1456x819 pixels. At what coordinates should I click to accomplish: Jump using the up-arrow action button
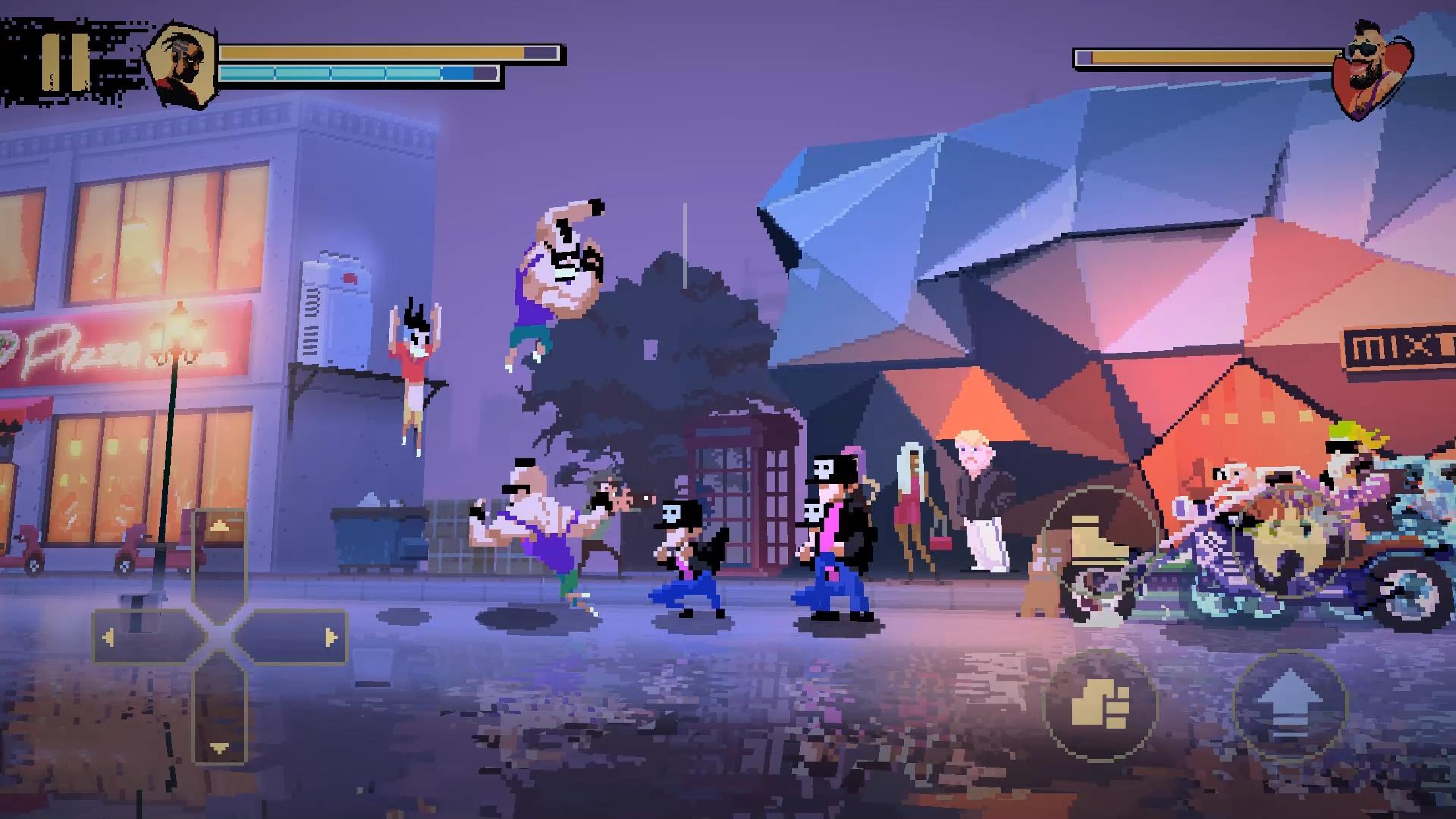coord(1290,706)
